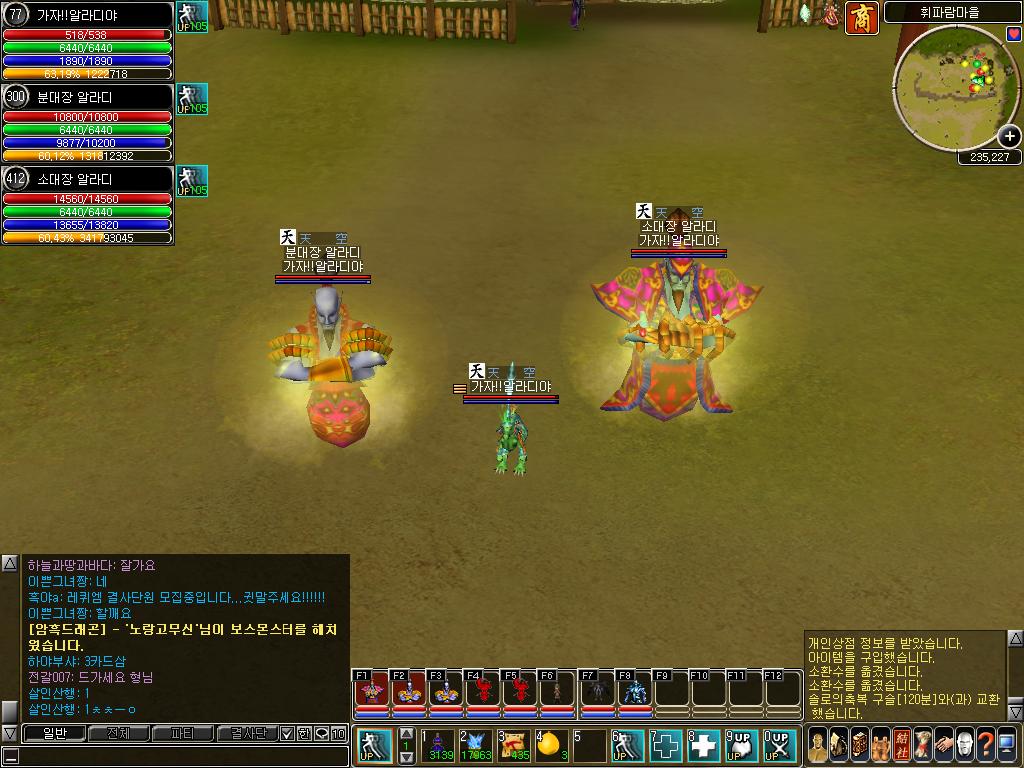This screenshot has width=1024, height=768.
Task: Click the circular minimap
Action: [x=951, y=88]
